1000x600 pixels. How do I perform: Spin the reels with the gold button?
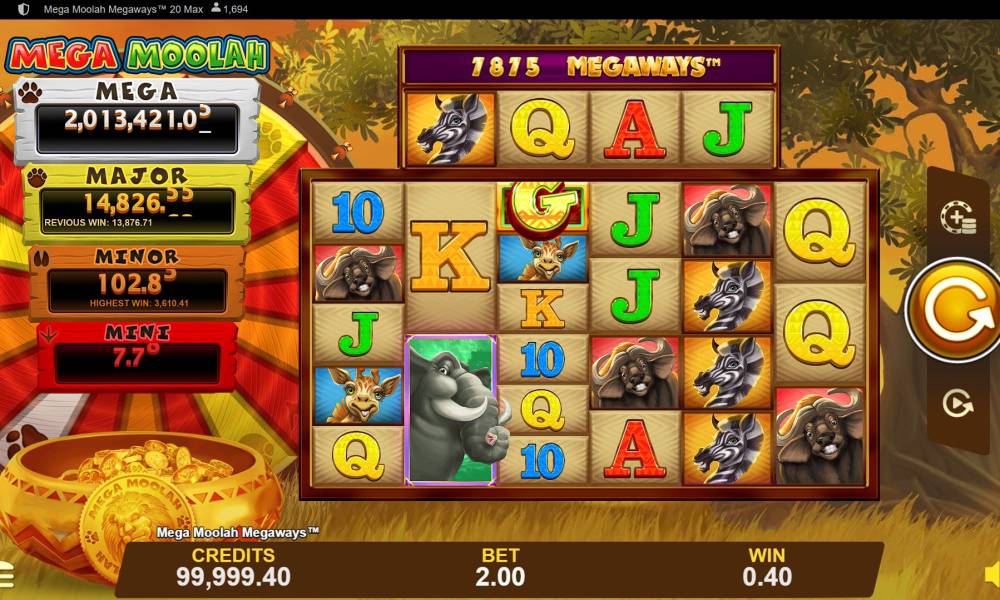point(952,311)
